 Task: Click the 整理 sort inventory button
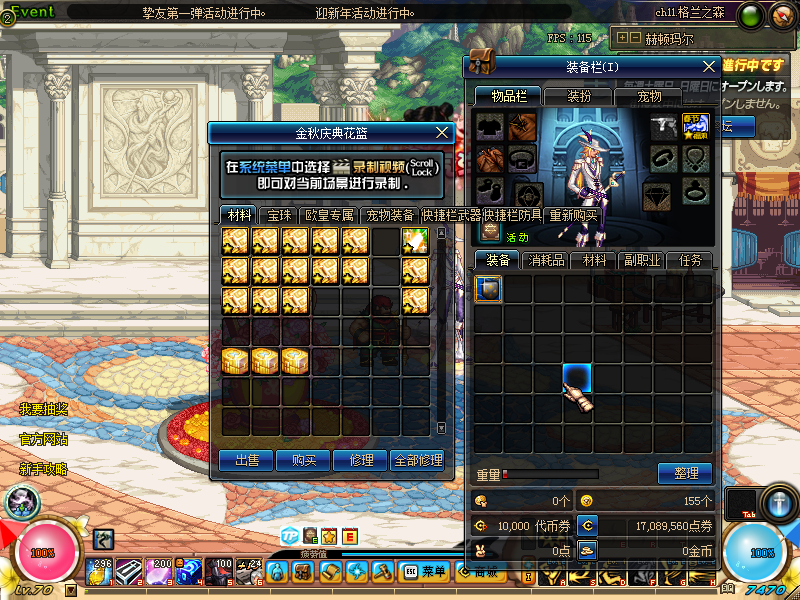point(685,474)
